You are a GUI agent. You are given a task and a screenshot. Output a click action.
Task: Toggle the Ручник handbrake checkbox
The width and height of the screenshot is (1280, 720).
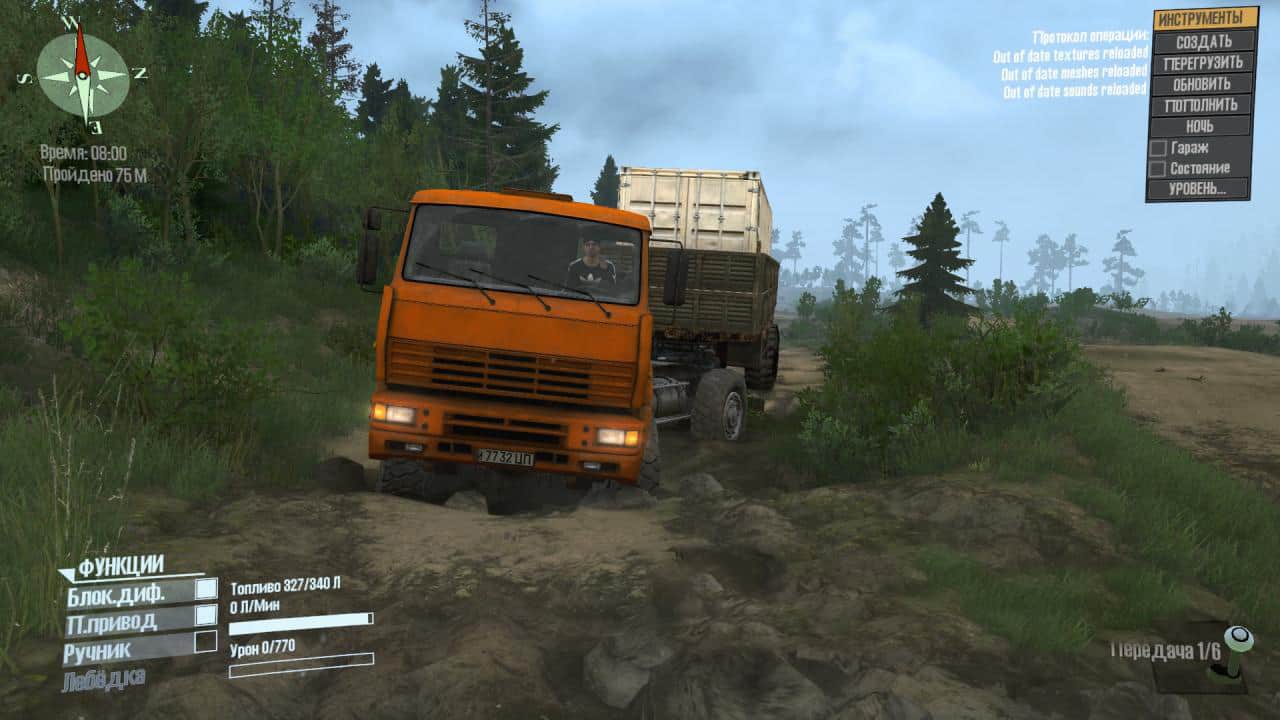coord(206,641)
